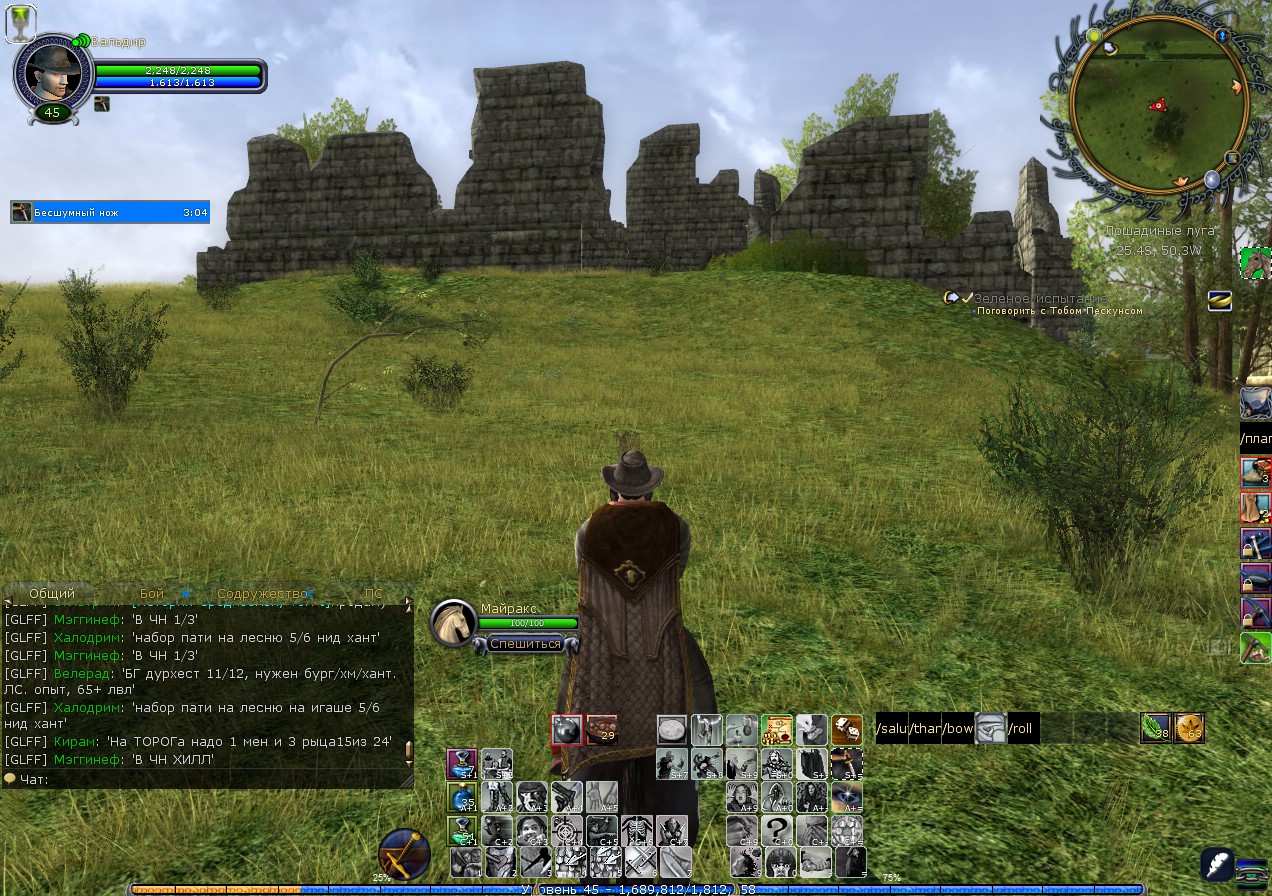Click Вальдир's player portrait
The height and width of the screenshot is (896, 1272).
(52, 73)
